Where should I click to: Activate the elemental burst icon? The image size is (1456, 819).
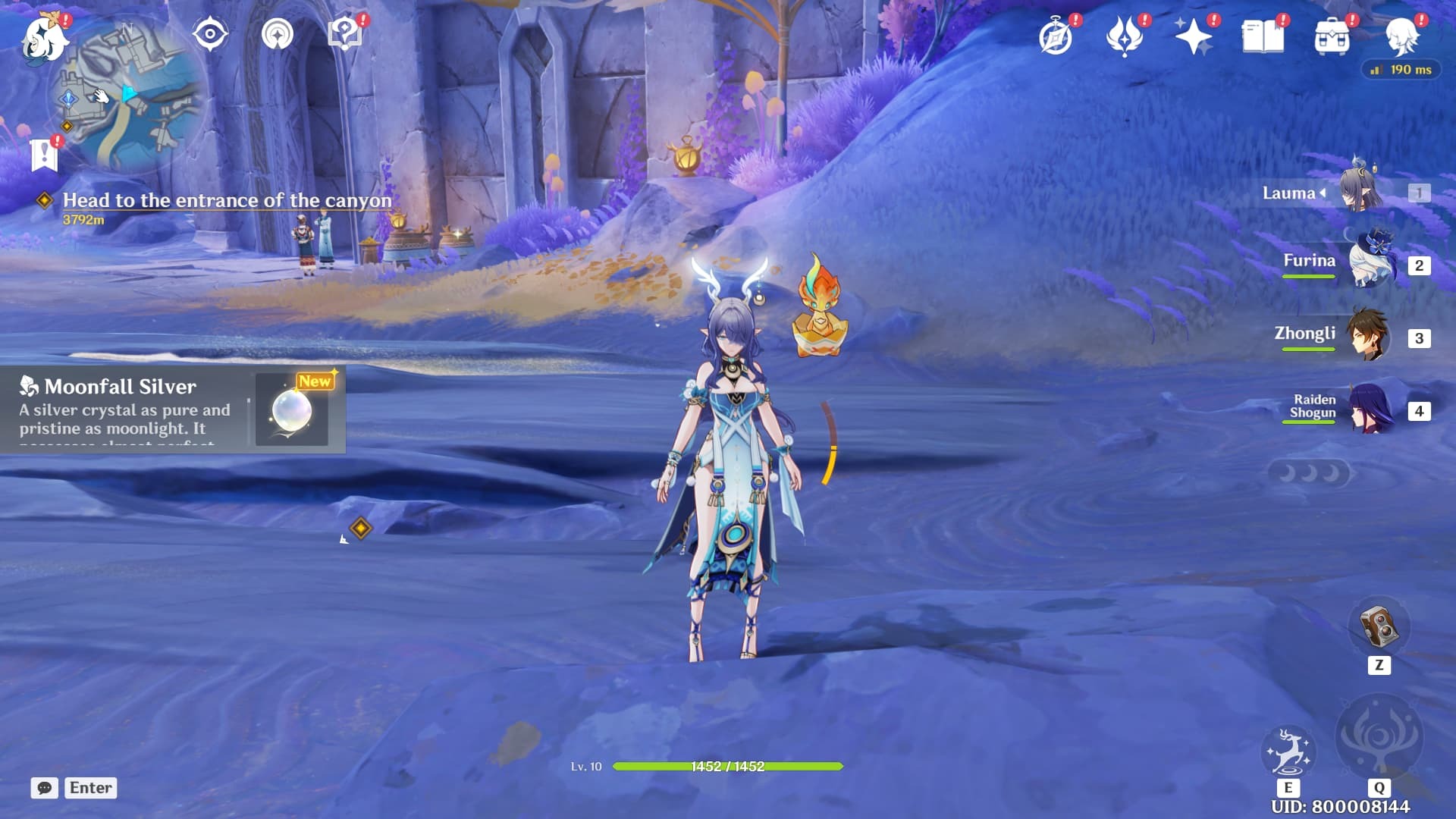point(1379,737)
